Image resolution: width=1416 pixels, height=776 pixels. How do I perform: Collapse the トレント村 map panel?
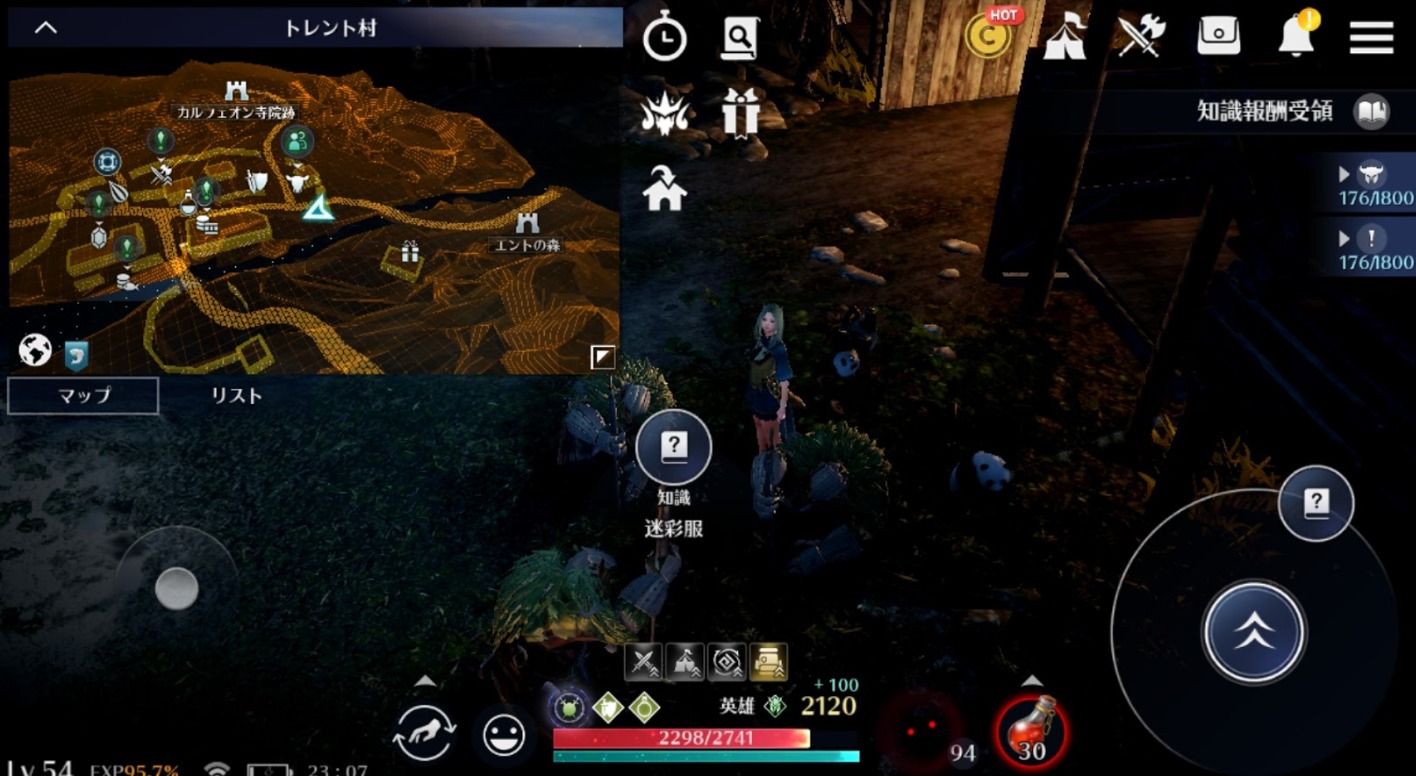46,28
